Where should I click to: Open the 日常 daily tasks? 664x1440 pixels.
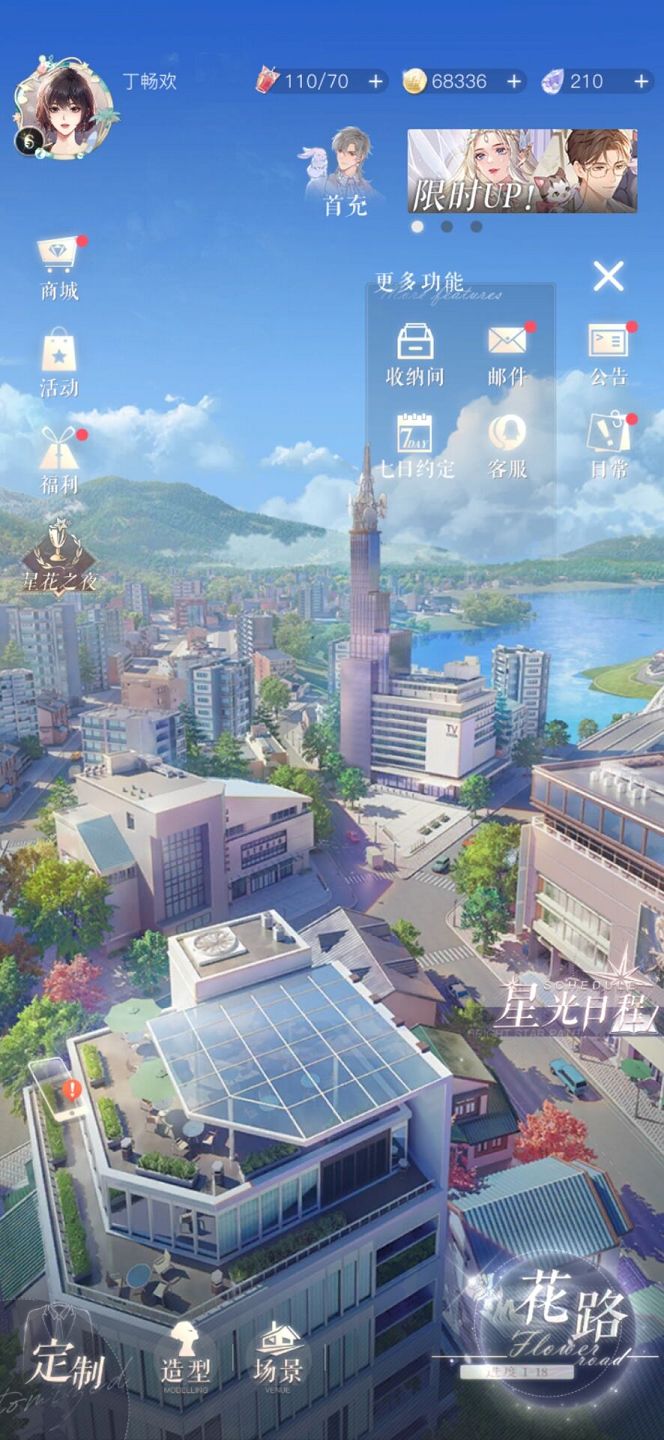pyautogui.click(x=608, y=445)
